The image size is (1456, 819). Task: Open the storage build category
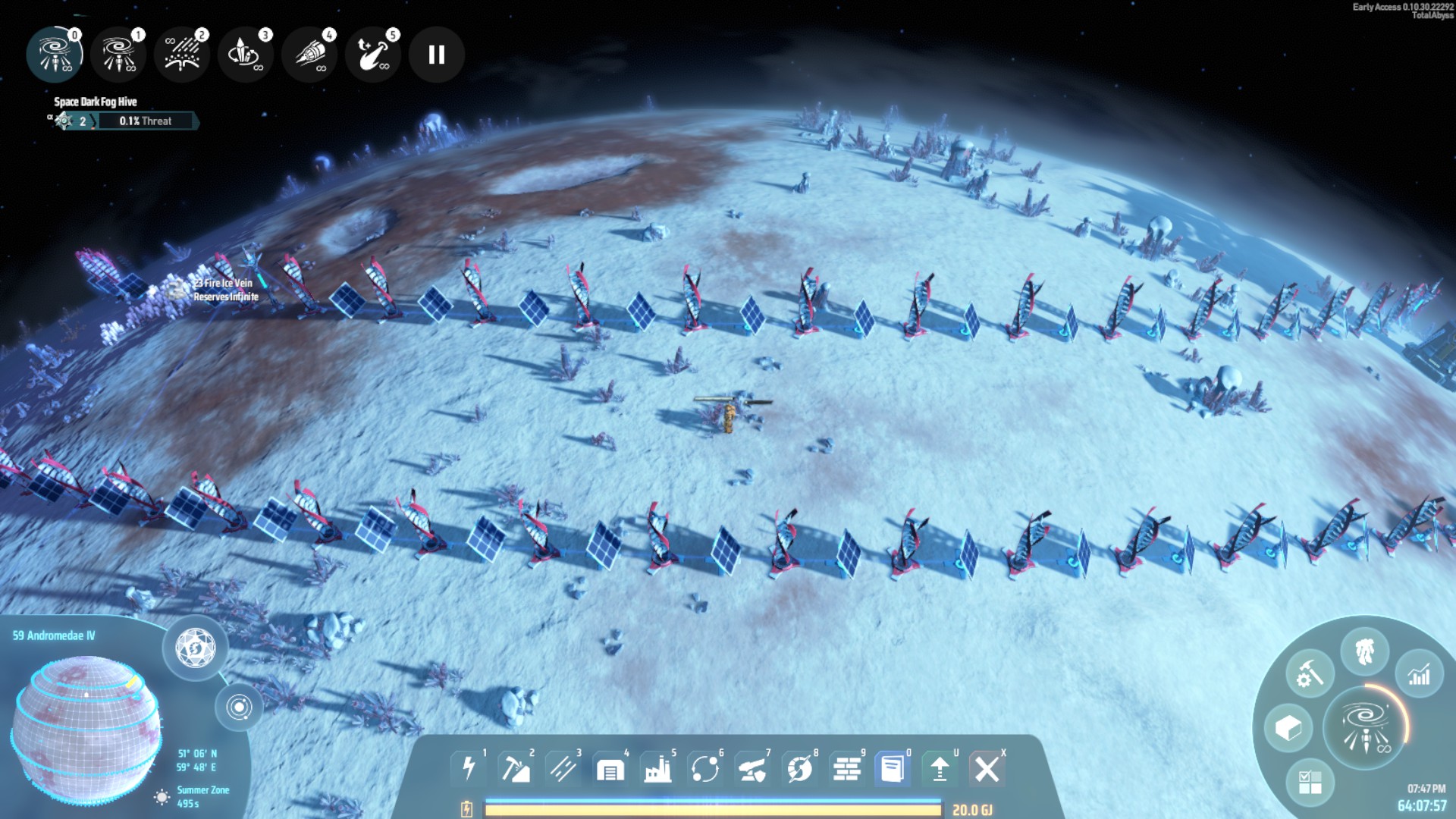click(x=610, y=769)
